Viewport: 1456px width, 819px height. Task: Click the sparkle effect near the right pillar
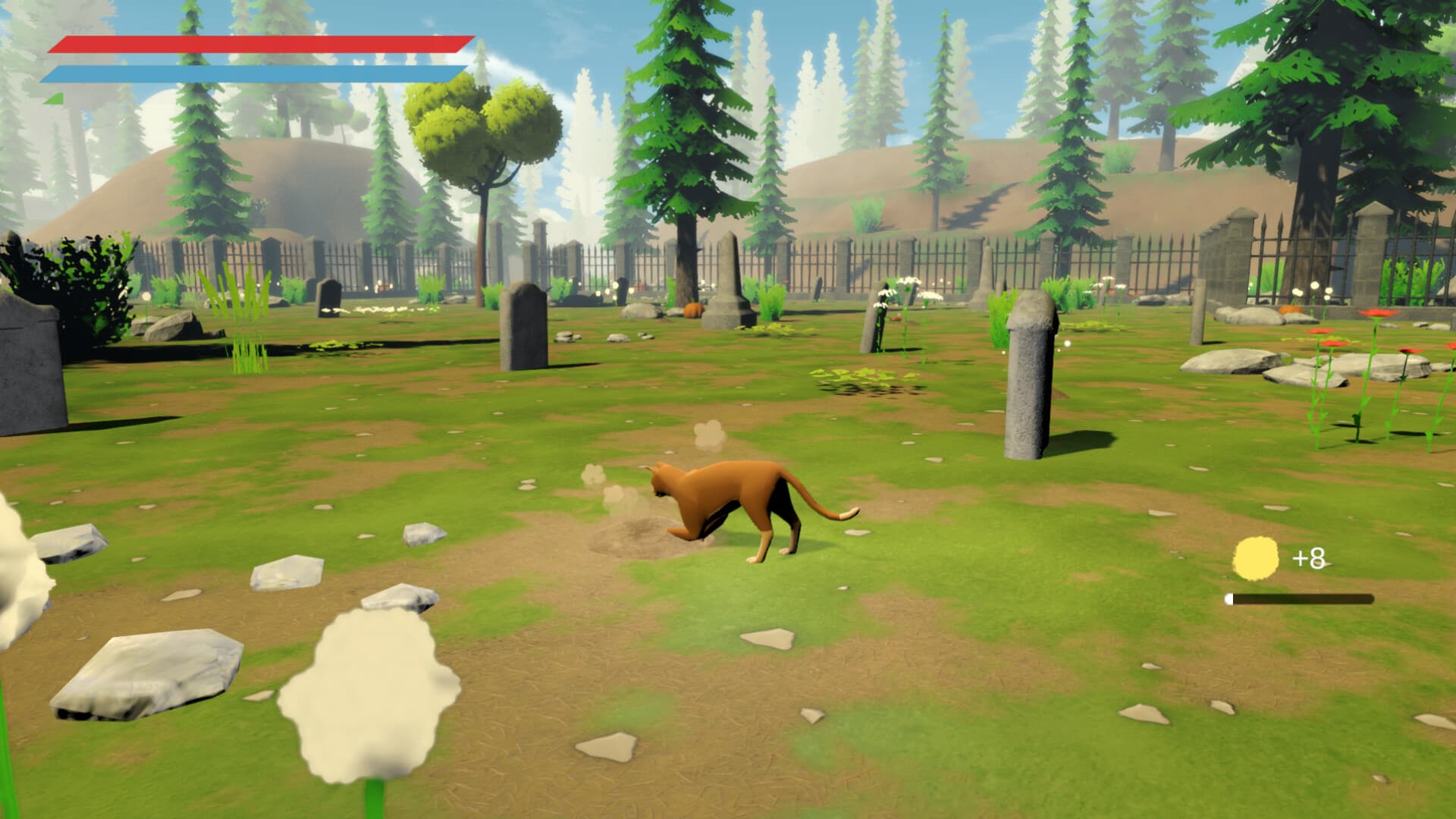[1067, 343]
